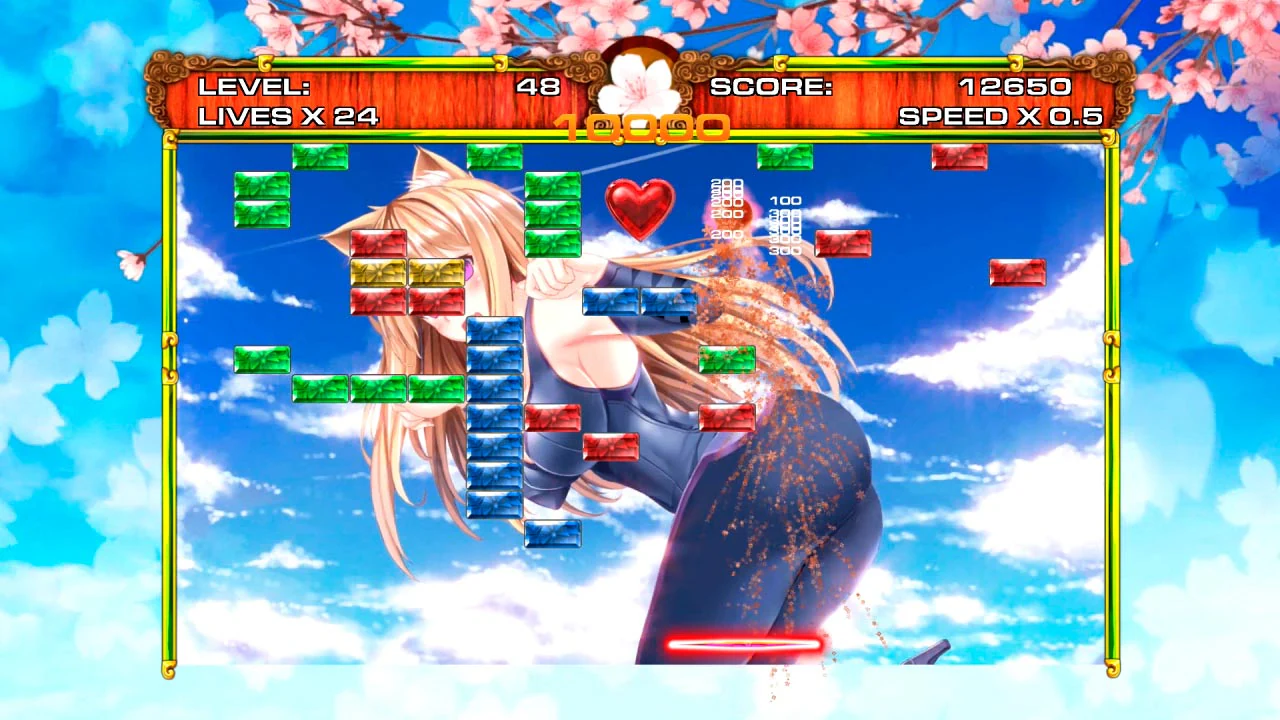The height and width of the screenshot is (720, 1280).
Task: Click the lone green brick on the left margin
Action: click(x=261, y=360)
